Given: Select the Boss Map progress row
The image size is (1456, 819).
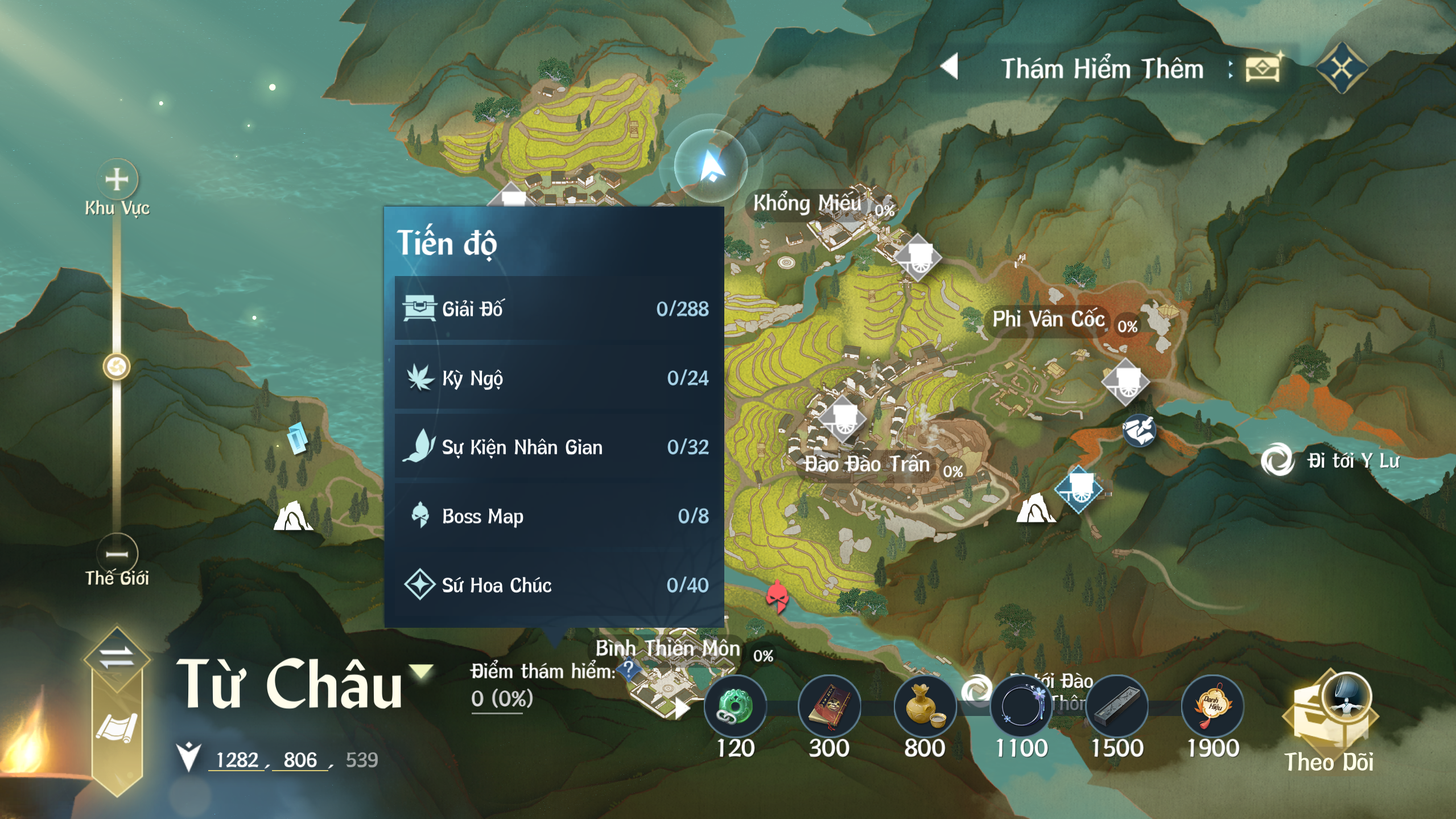Looking at the screenshot, I should coord(555,516).
